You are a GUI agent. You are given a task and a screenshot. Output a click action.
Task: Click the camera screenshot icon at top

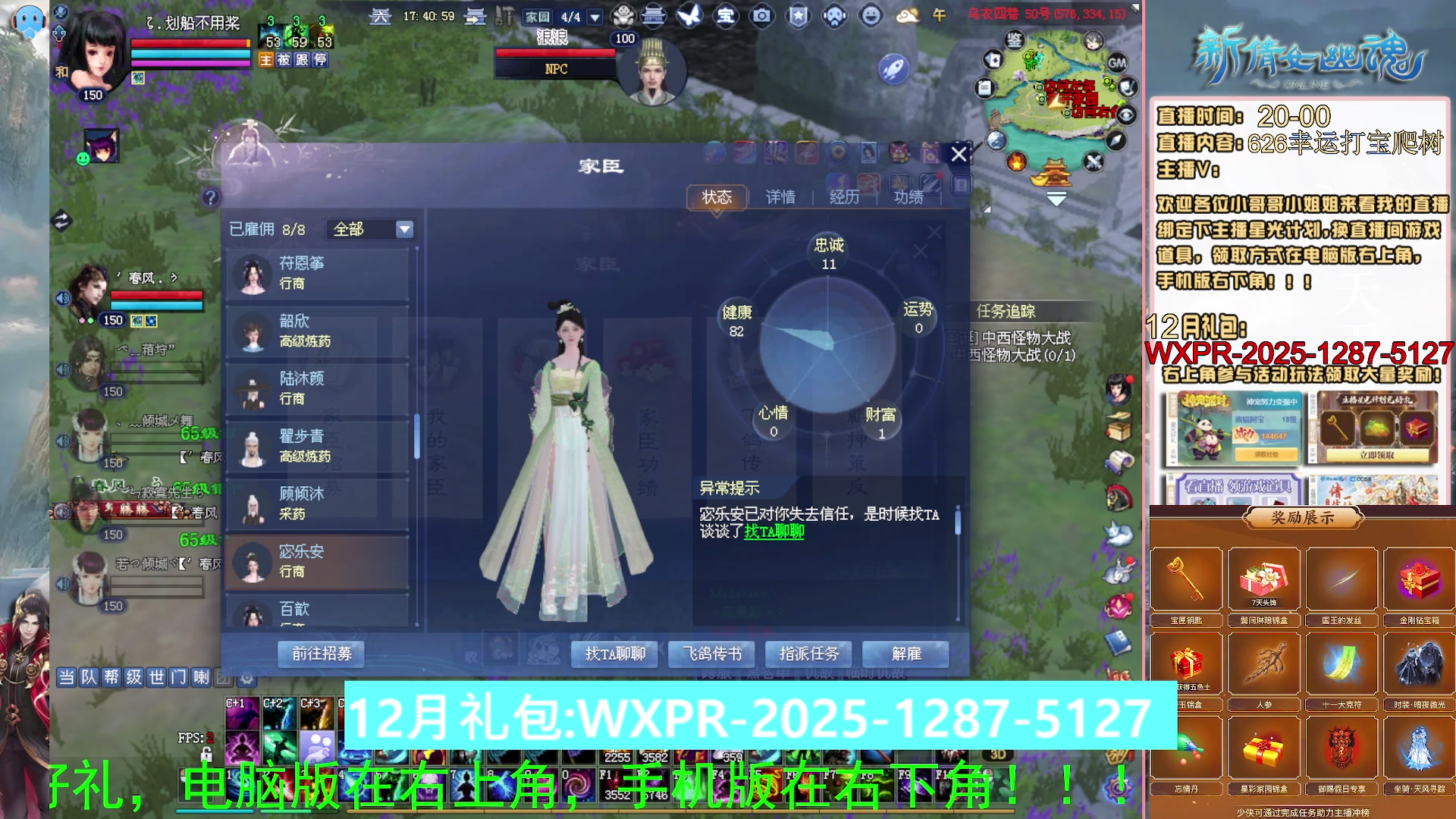pos(761,16)
